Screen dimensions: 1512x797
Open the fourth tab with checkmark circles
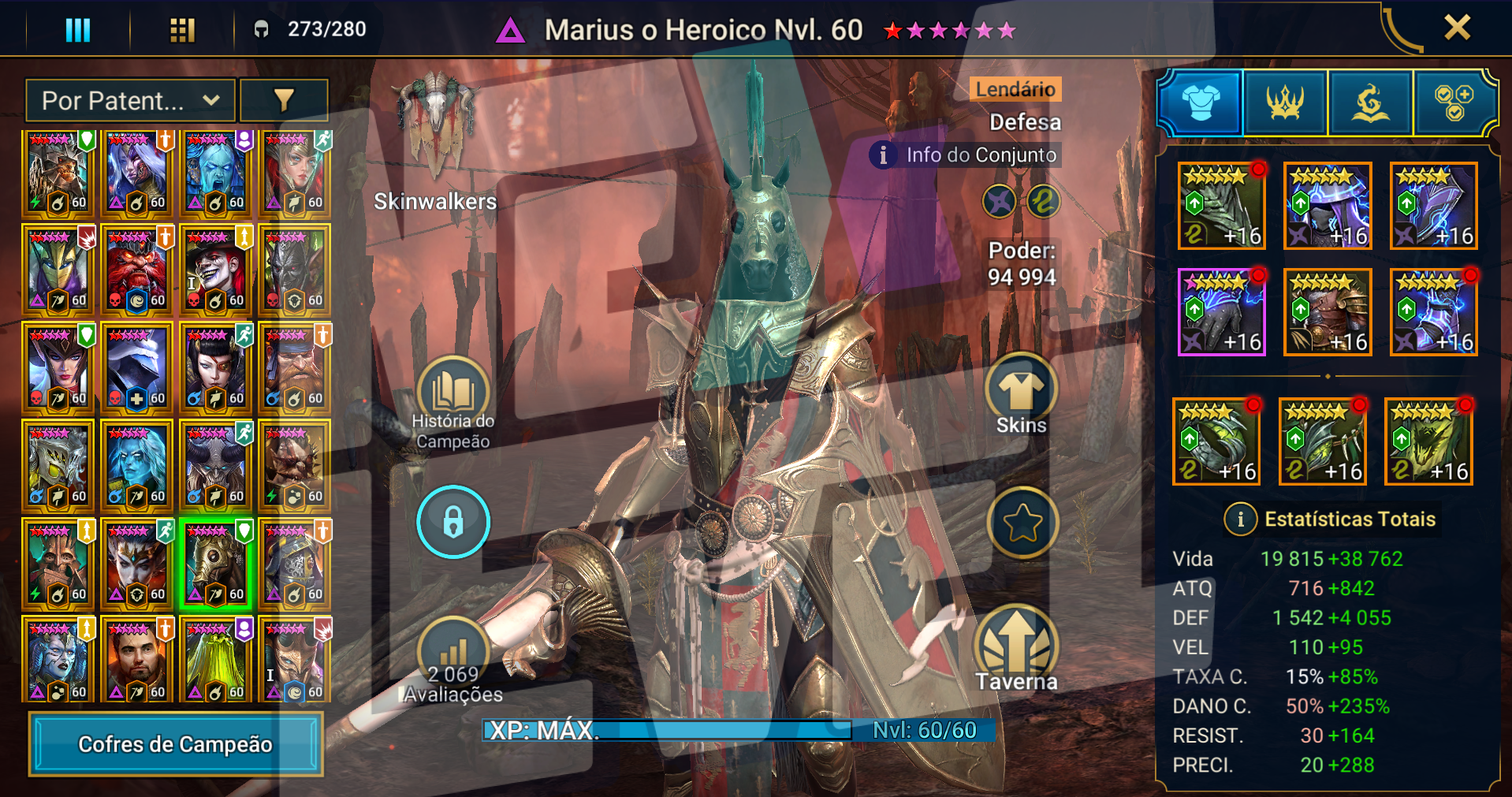pos(1454,102)
